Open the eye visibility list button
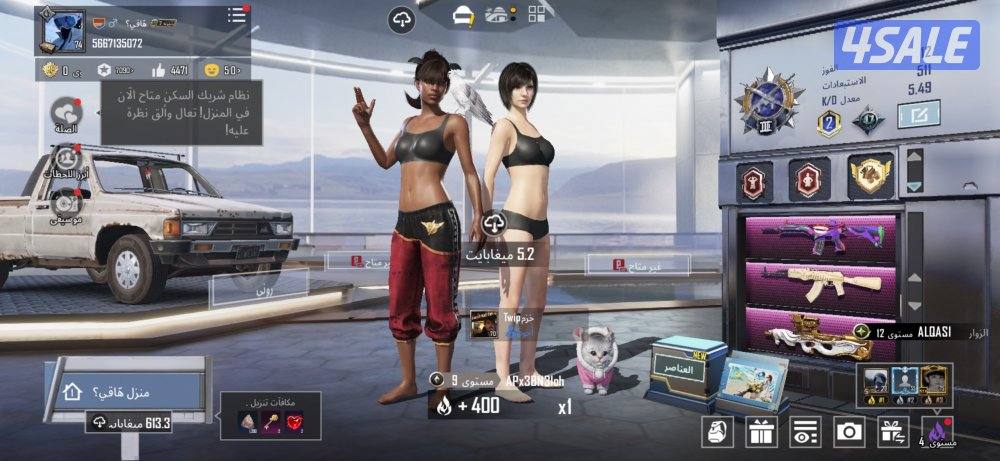 click(804, 432)
